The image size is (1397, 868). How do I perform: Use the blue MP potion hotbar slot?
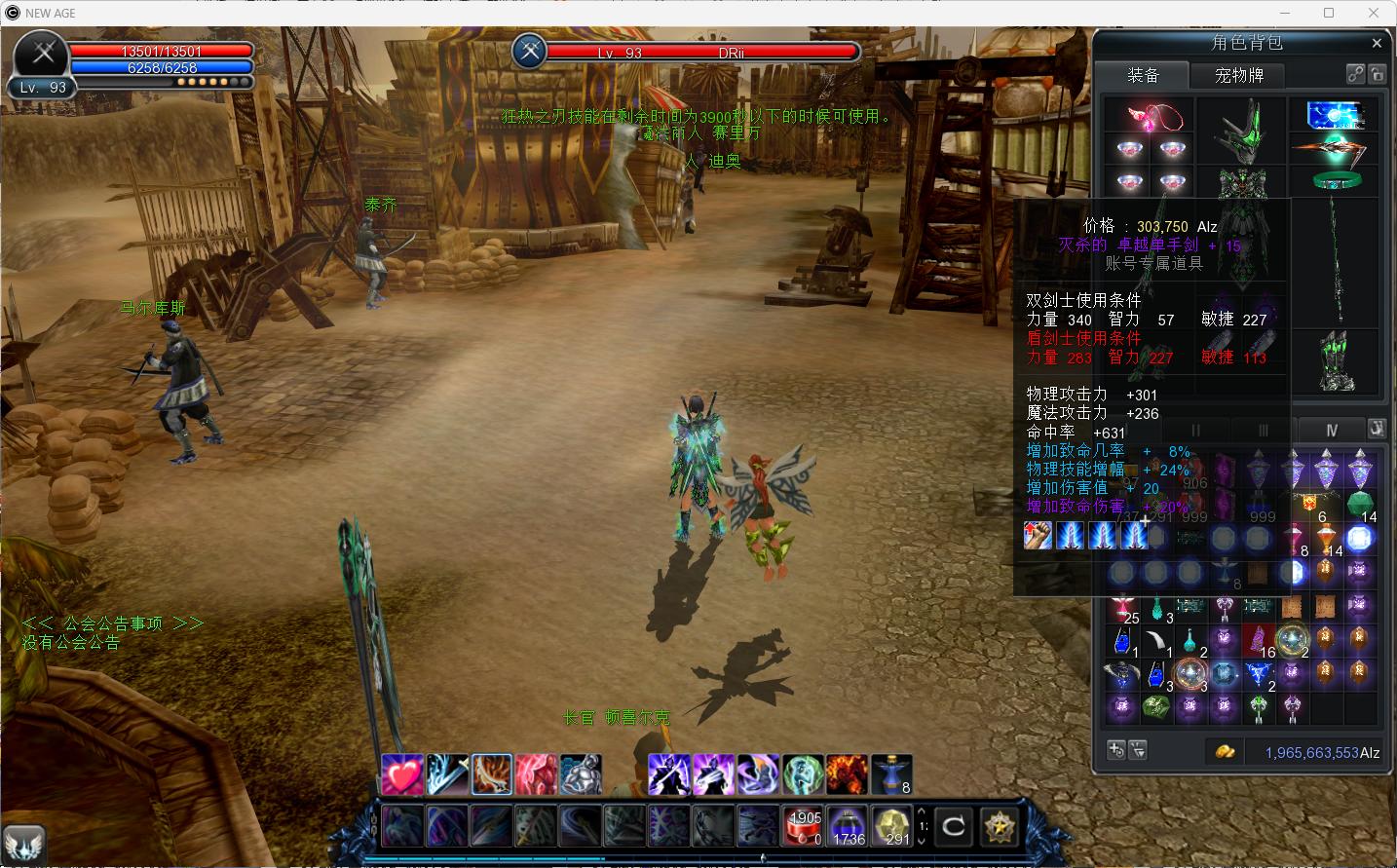pyautogui.click(x=848, y=827)
